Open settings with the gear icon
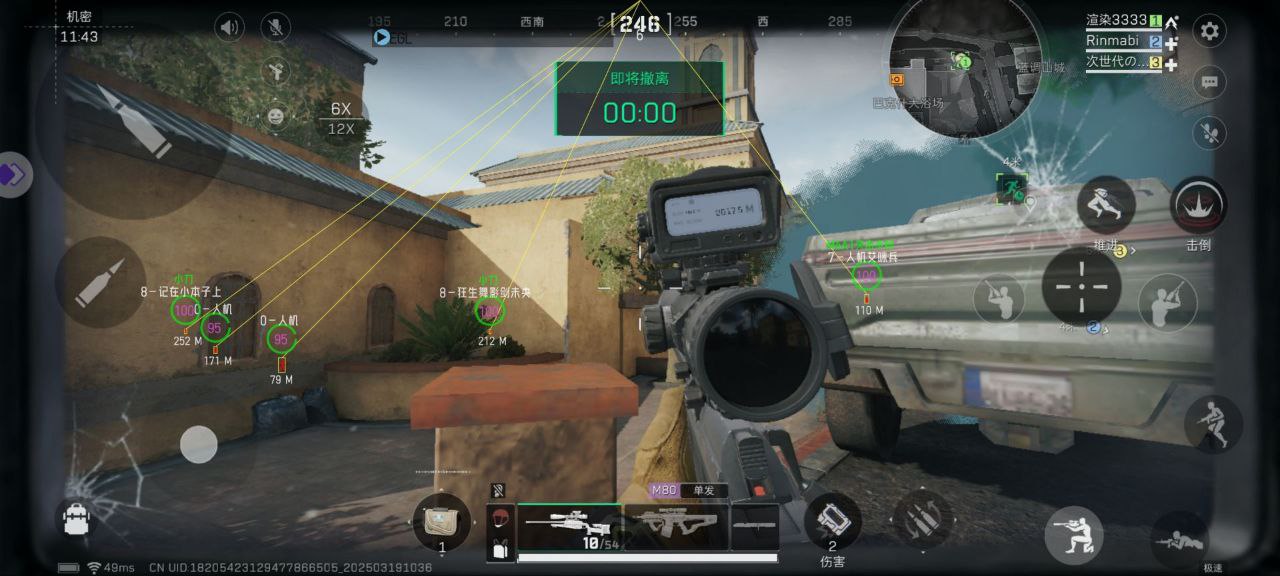Screen dimensions: 1280x576 click(1210, 31)
